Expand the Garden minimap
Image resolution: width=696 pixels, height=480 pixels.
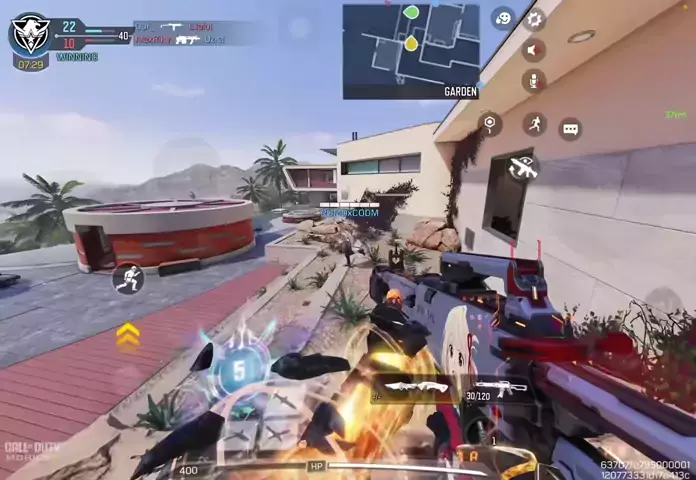point(411,51)
